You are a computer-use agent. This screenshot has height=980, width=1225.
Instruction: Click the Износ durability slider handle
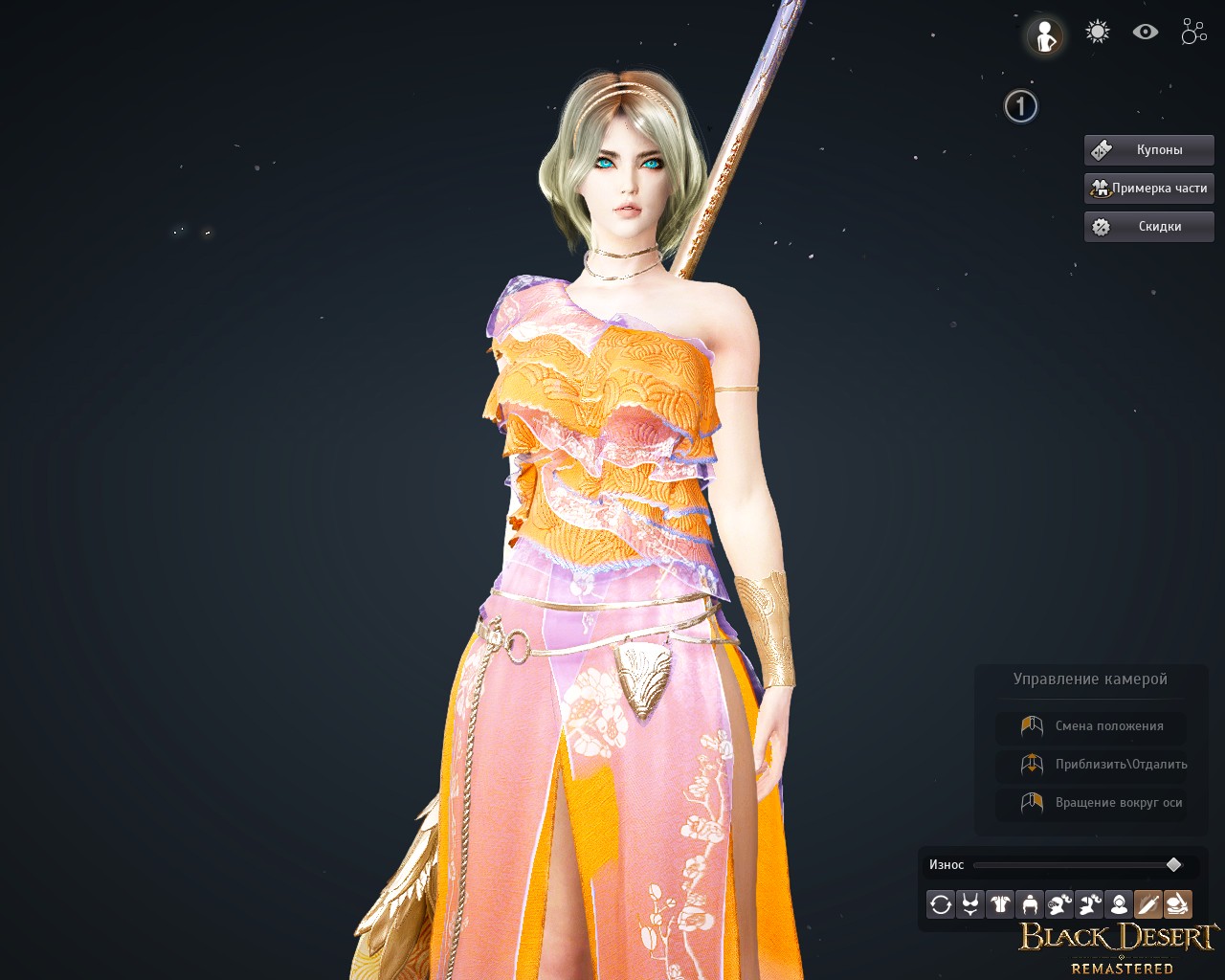pyautogui.click(x=1174, y=865)
